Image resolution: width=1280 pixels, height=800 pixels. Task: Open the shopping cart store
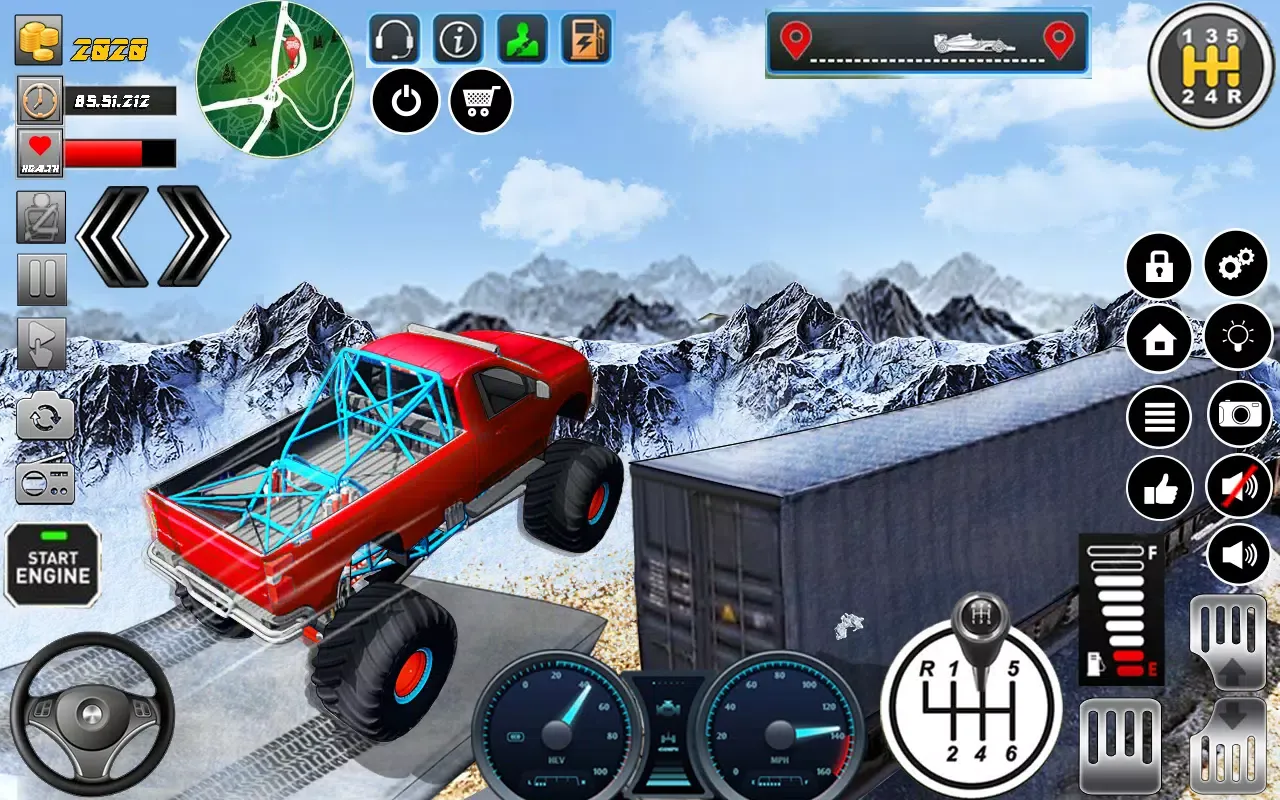[x=481, y=101]
